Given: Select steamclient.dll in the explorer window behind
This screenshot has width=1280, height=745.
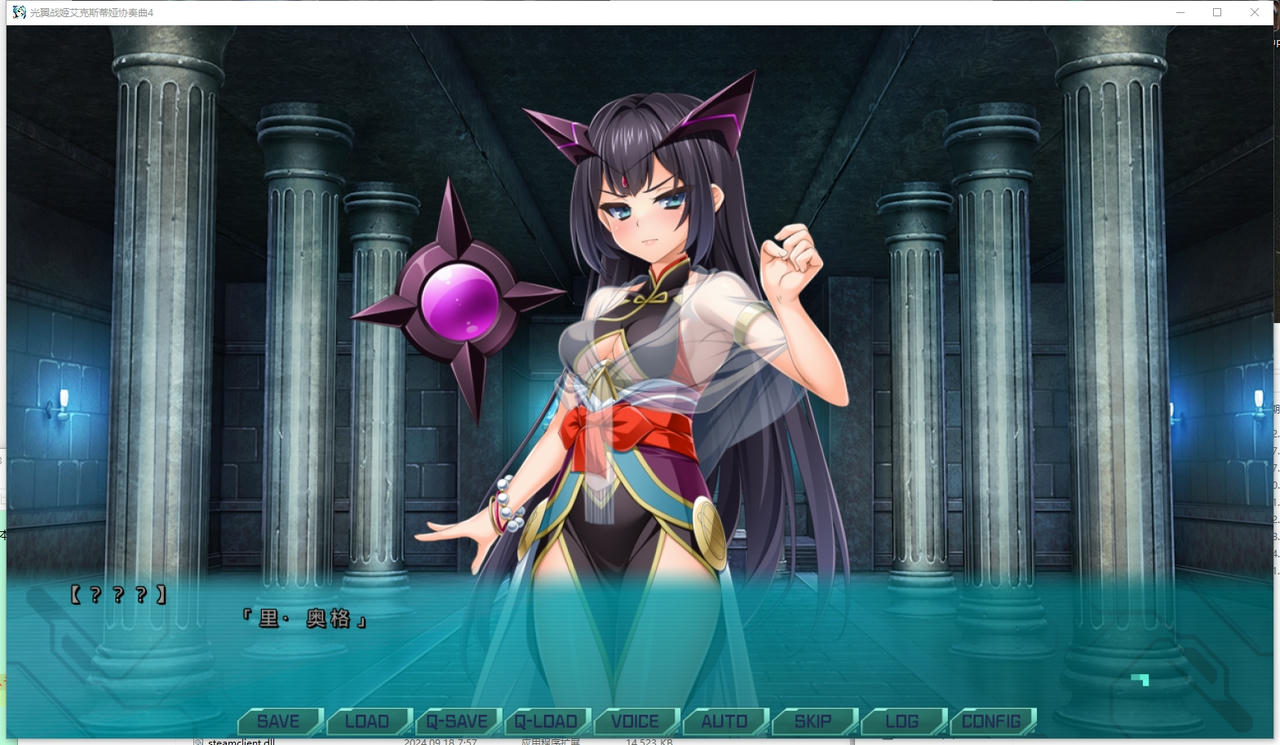Looking at the screenshot, I should [240, 741].
